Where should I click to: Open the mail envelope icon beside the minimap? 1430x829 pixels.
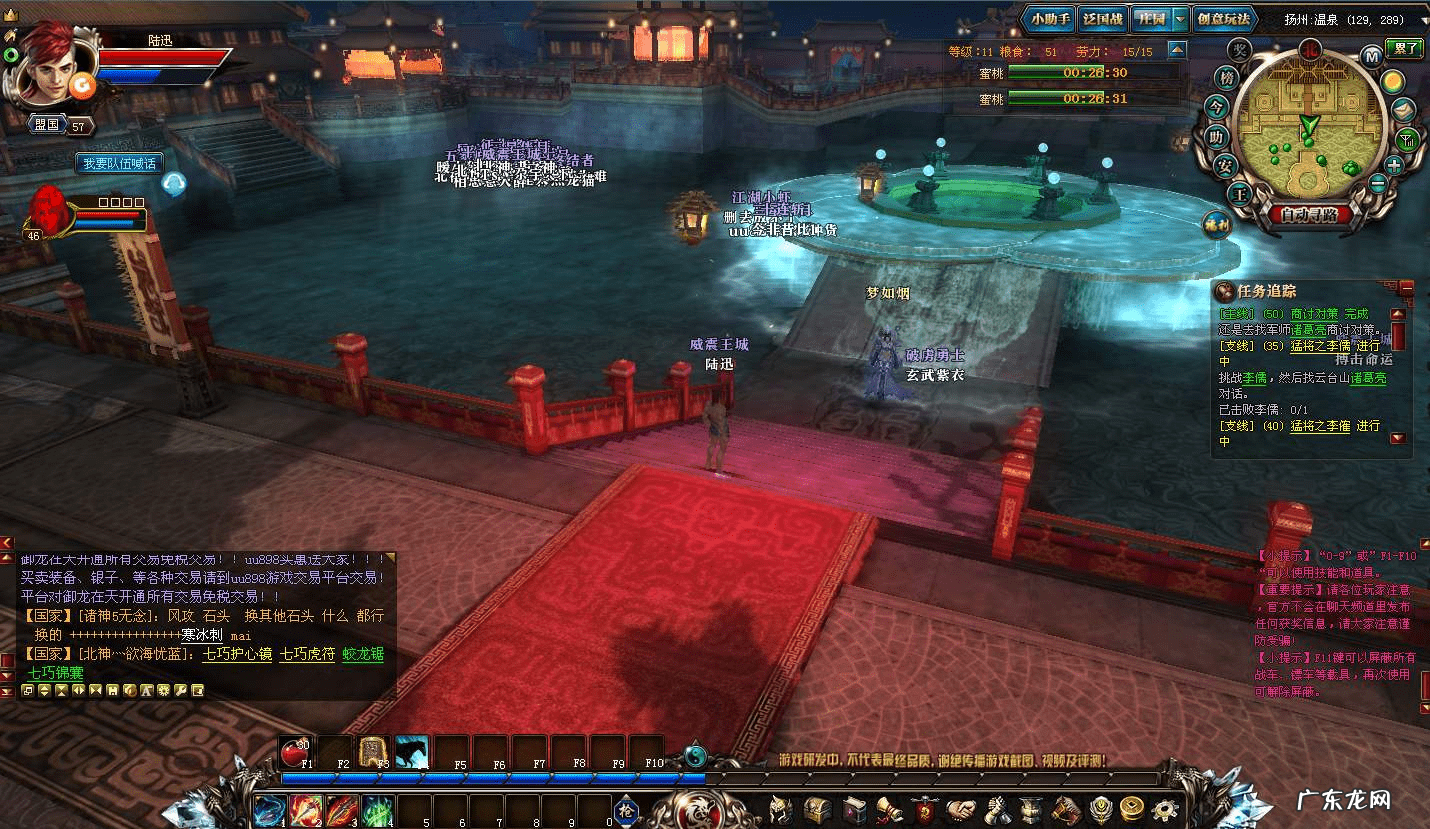(x=1405, y=110)
